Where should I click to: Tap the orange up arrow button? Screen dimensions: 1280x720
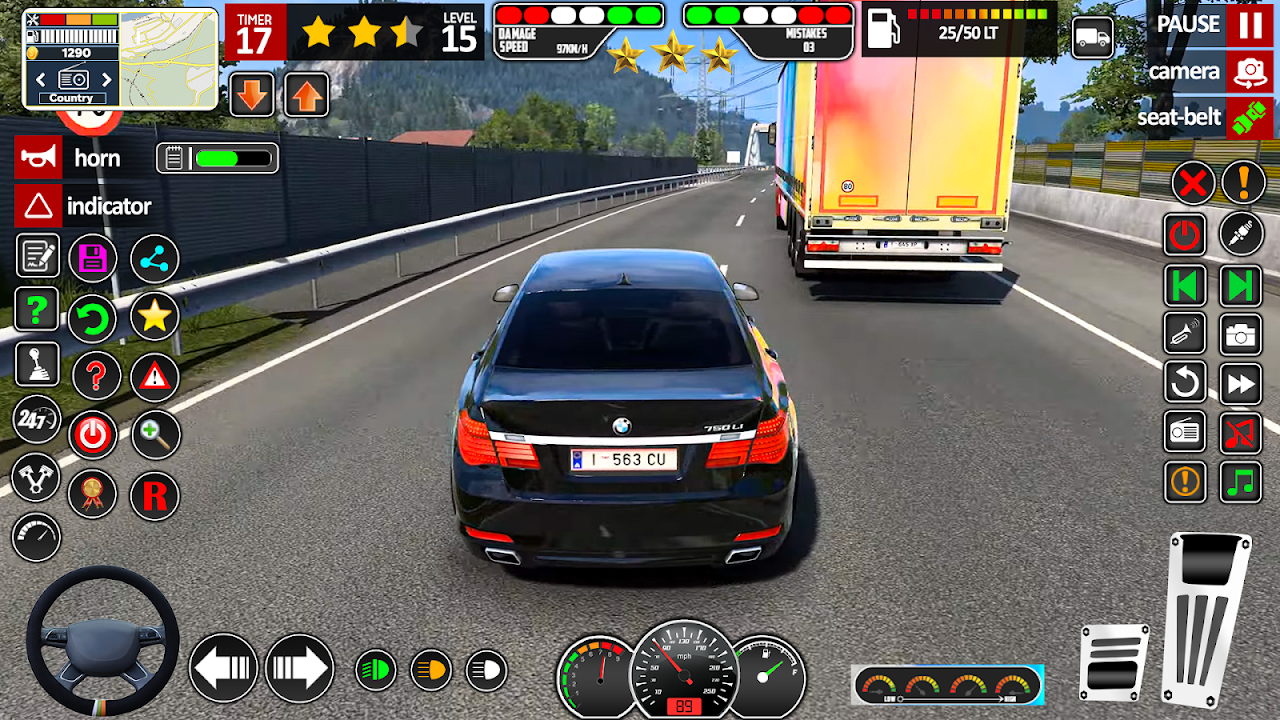coord(307,95)
